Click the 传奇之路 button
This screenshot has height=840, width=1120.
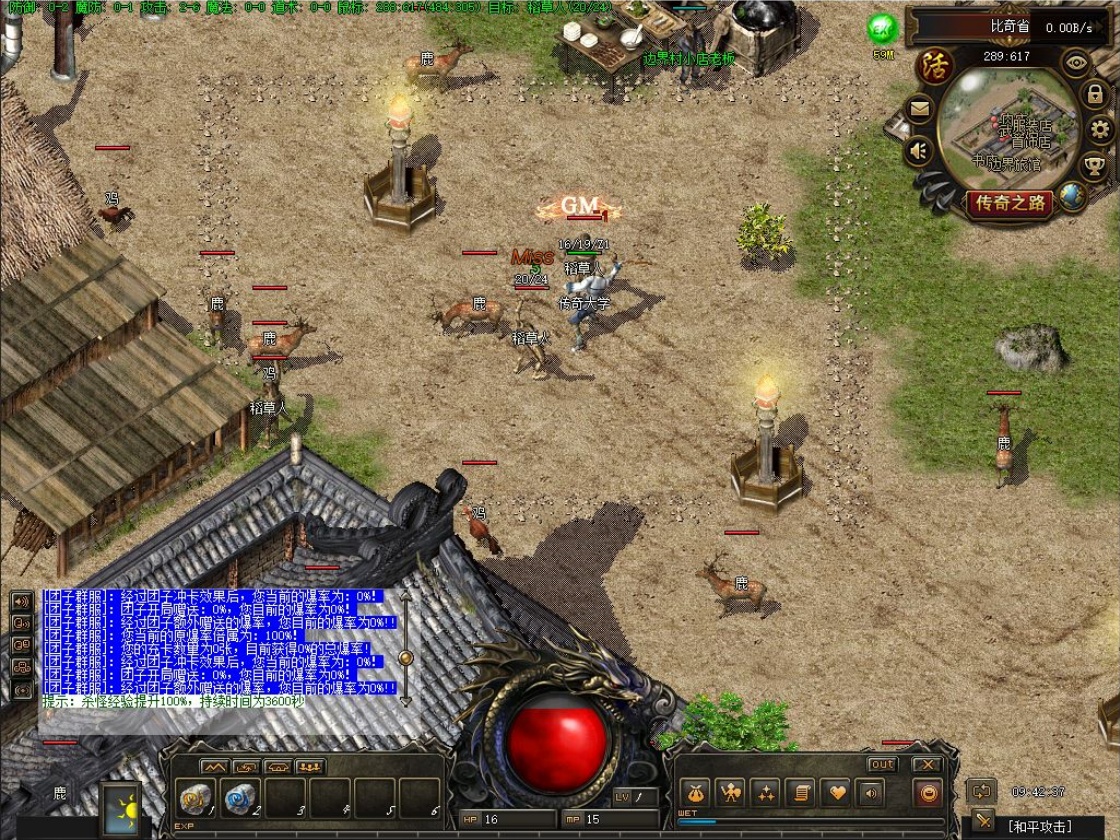(1010, 204)
